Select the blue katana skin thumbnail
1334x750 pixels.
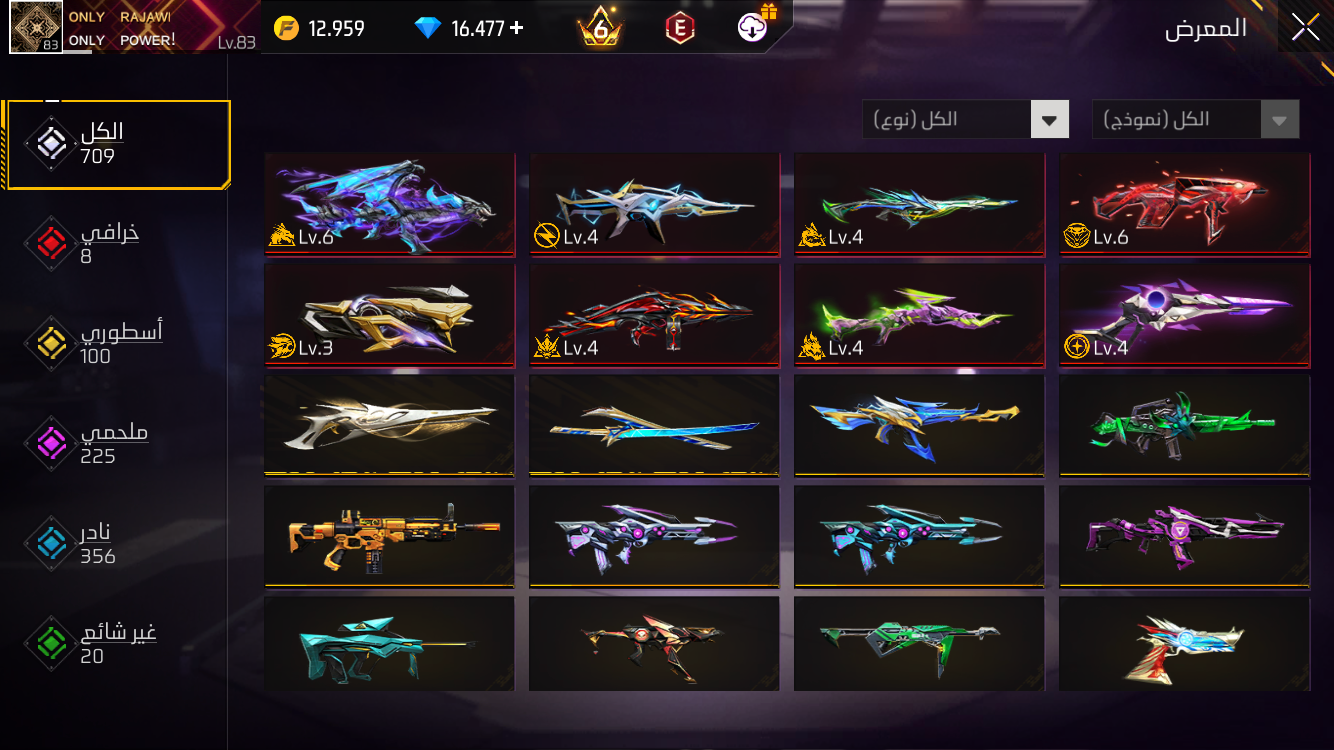tap(654, 425)
